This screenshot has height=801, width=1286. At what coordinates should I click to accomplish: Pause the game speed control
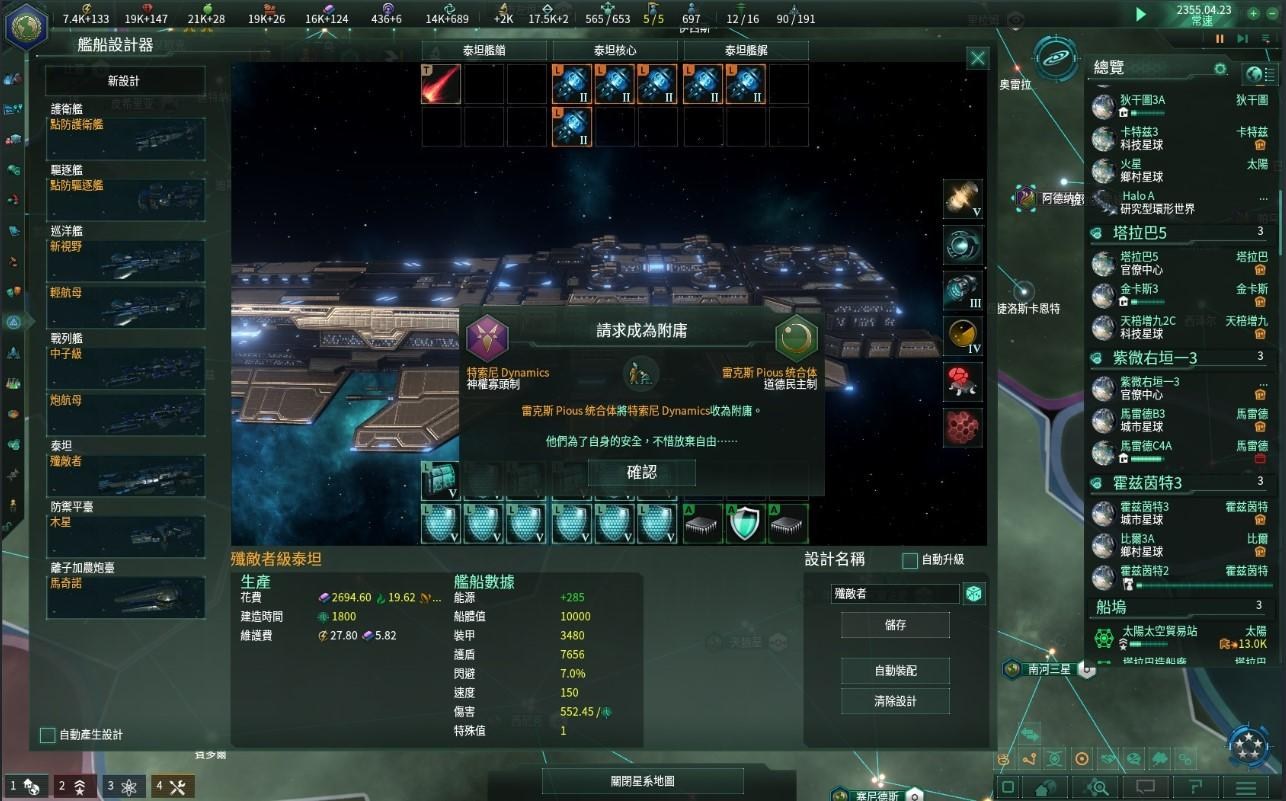click(1219, 39)
